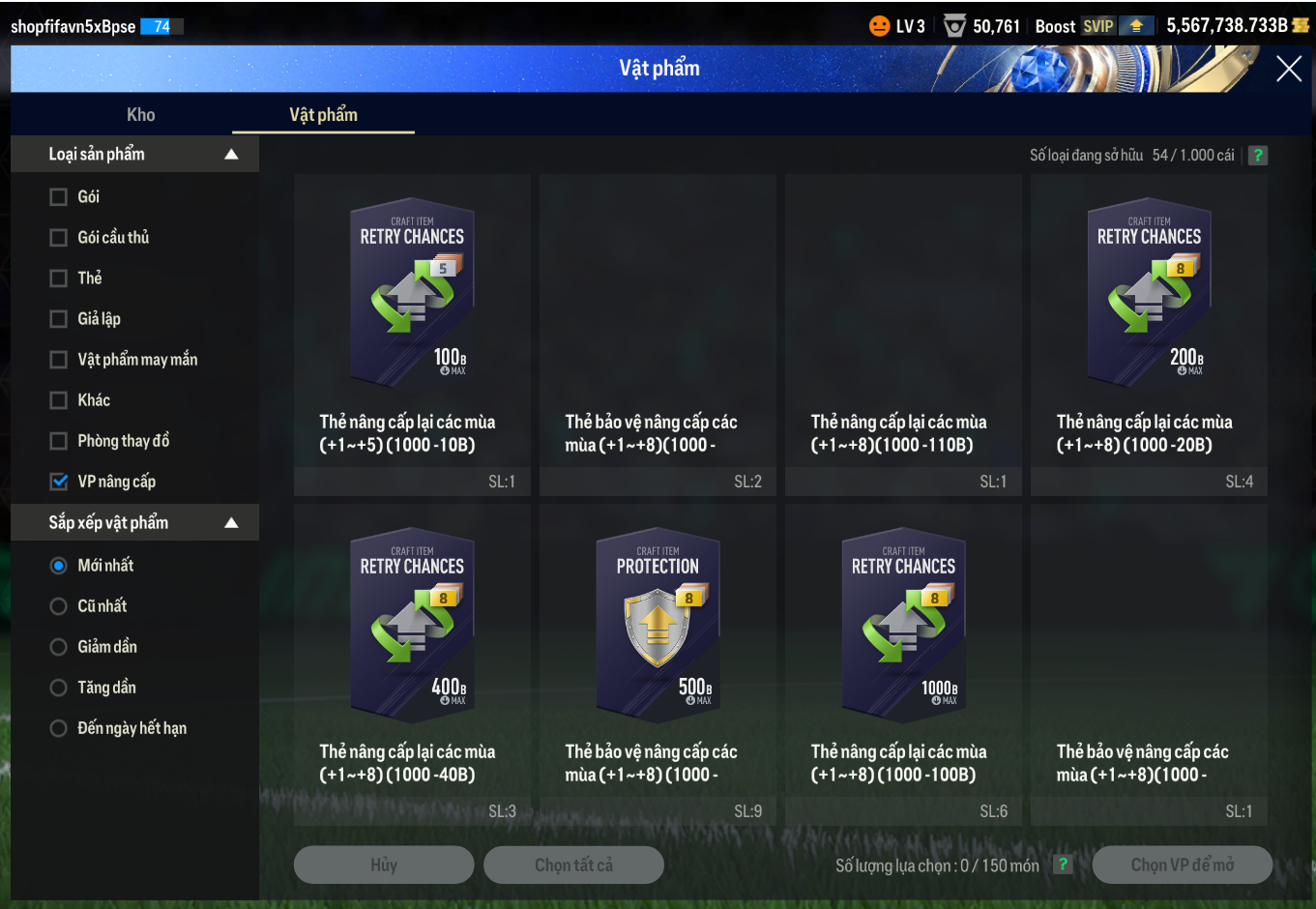The width and height of the screenshot is (1316, 909).
Task: Enable the Phòng thay đồ filter
Action: (x=59, y=441)
